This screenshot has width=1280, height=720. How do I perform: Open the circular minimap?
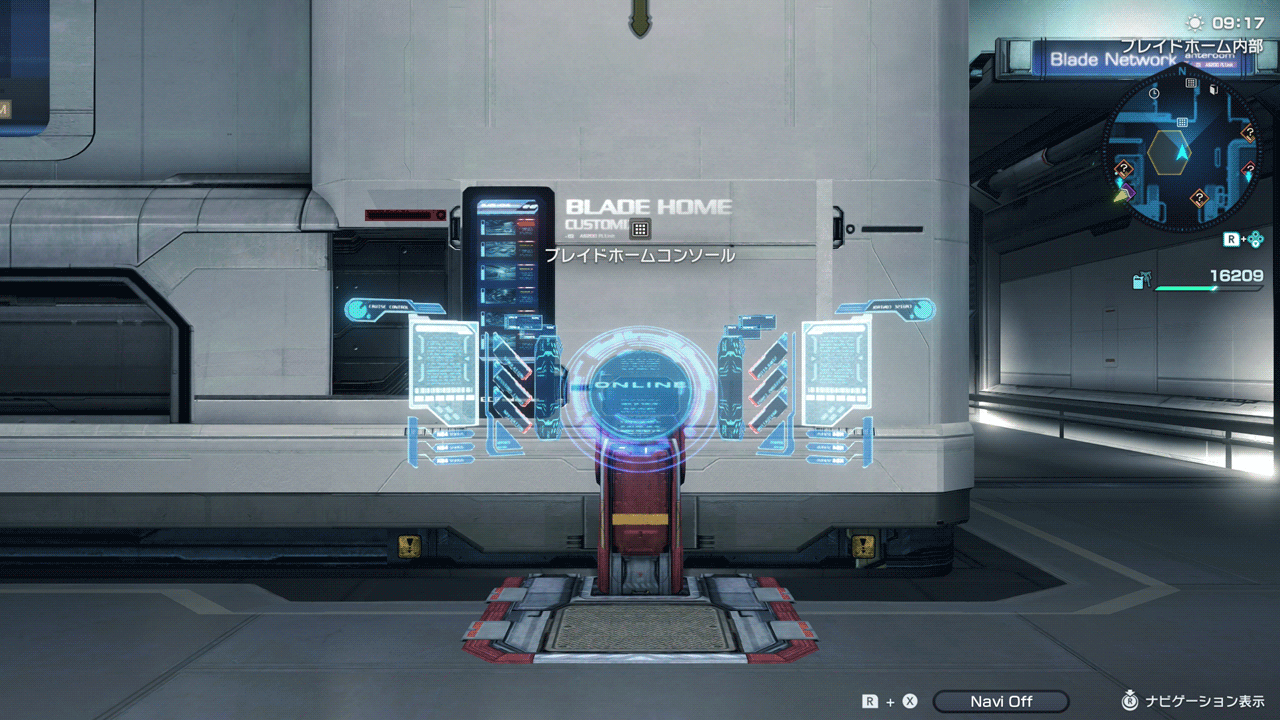[1182, 148]
